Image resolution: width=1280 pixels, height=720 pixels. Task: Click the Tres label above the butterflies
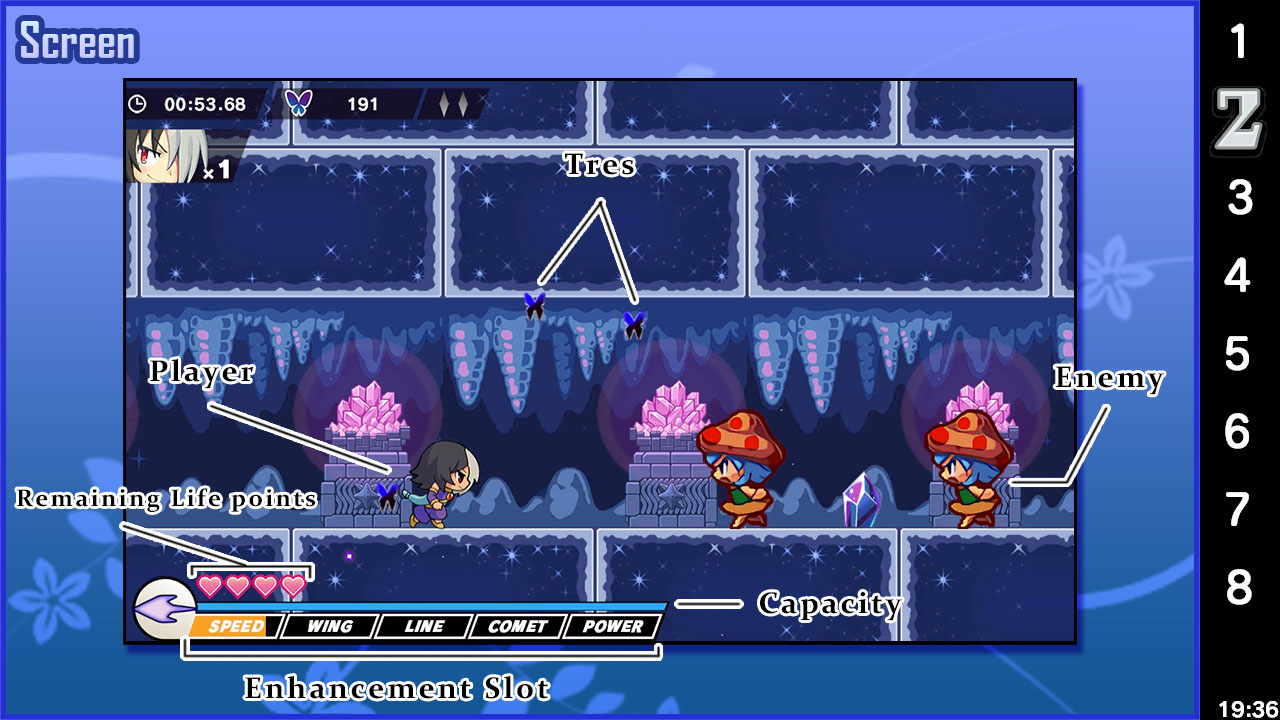(x=598, y=165)
